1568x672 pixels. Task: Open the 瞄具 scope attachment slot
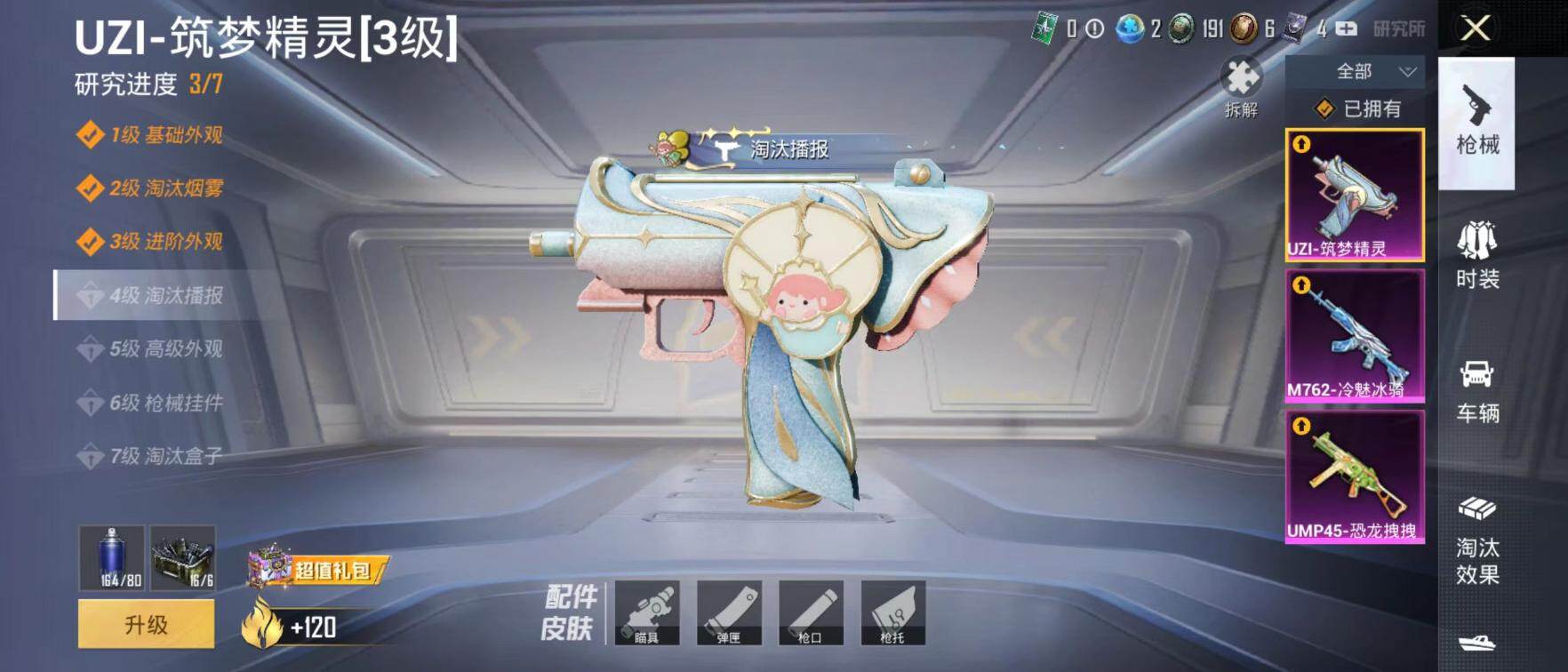click(x=647, y=612)
